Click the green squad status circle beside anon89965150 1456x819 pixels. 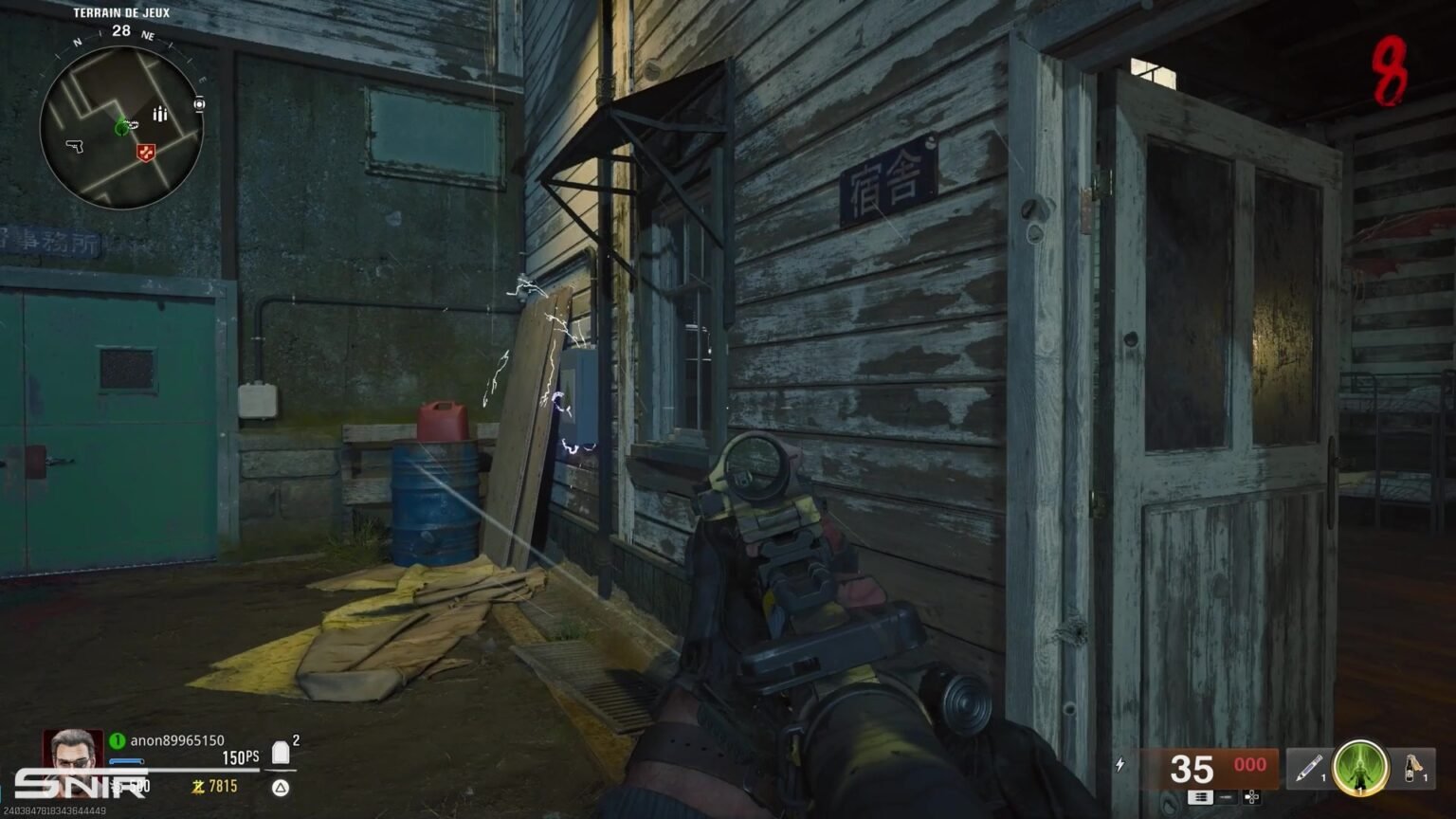[x=115, y=740]
